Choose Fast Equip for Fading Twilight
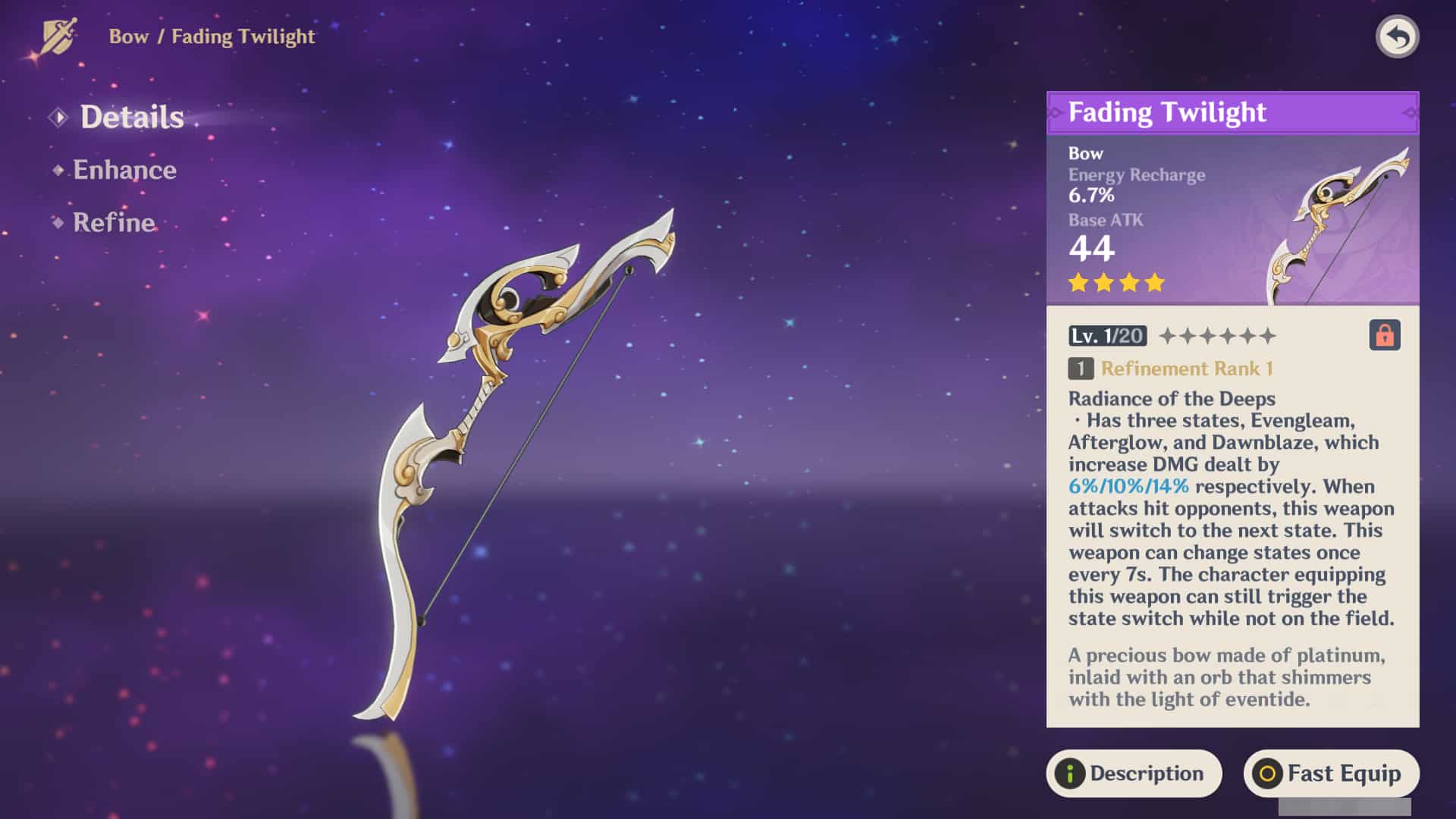 1331,773
